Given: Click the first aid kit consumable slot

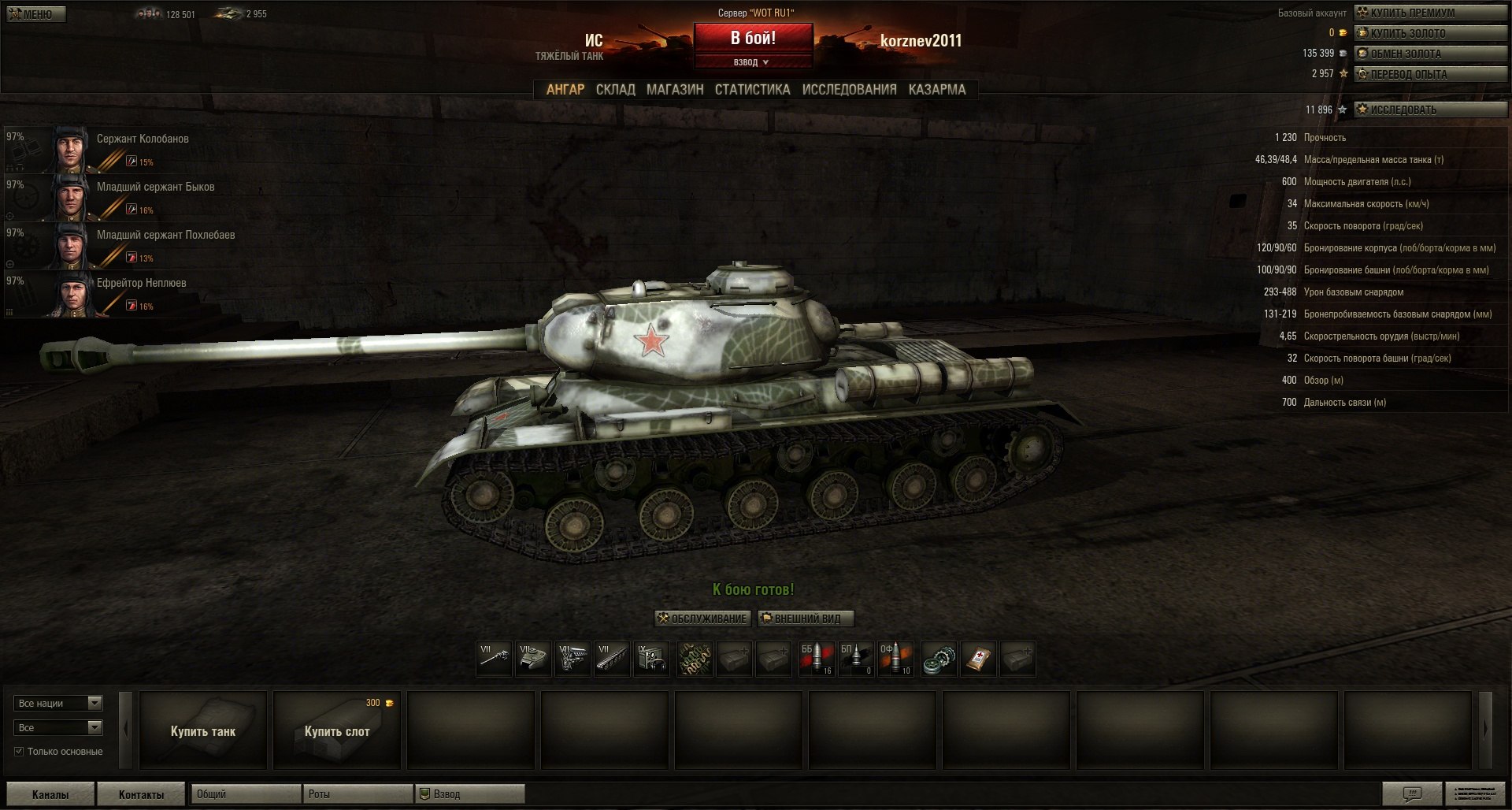Looking at the screenshot, I should click(977, 659).
